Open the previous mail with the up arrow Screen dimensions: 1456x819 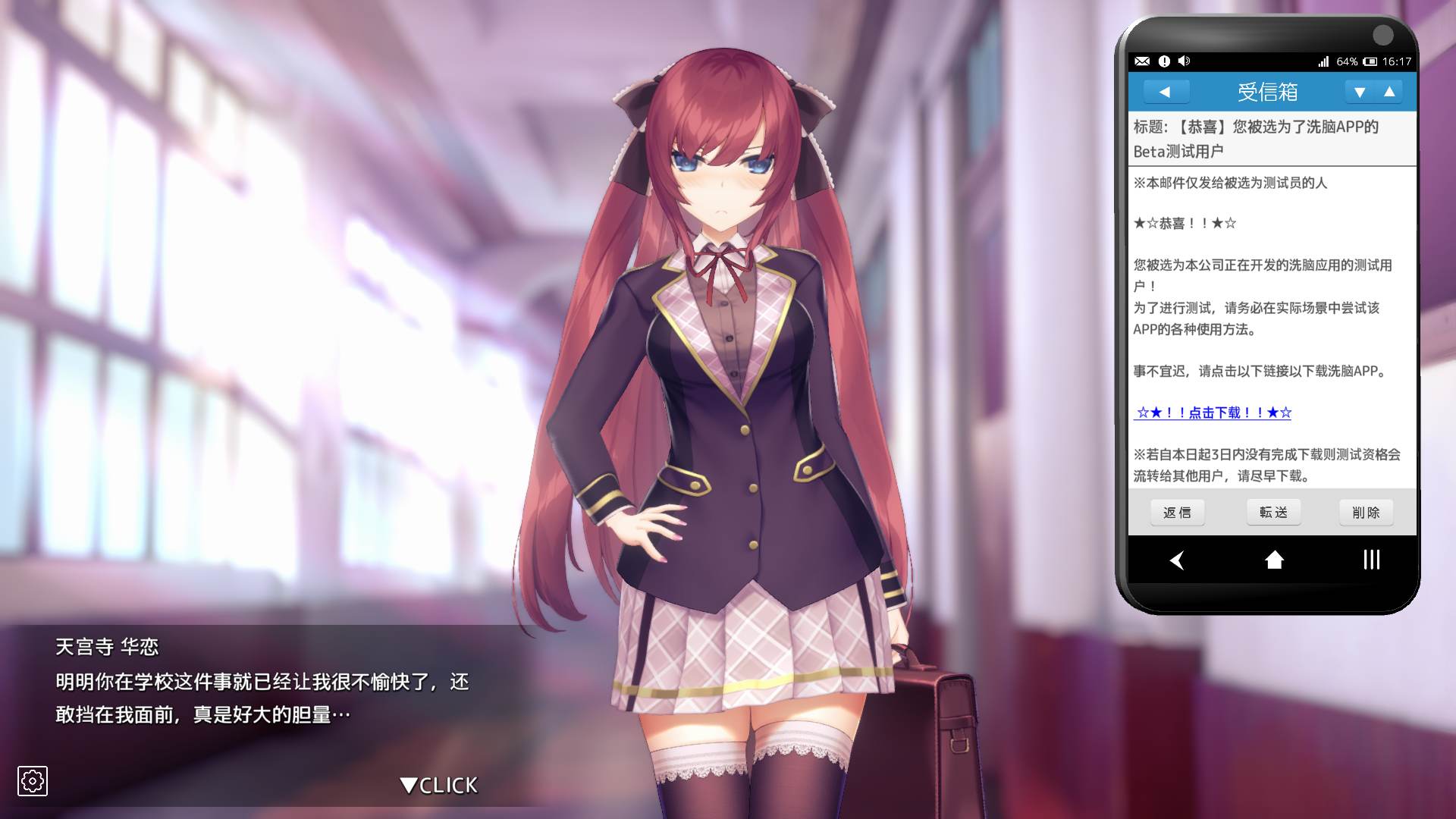point(1391,92)
